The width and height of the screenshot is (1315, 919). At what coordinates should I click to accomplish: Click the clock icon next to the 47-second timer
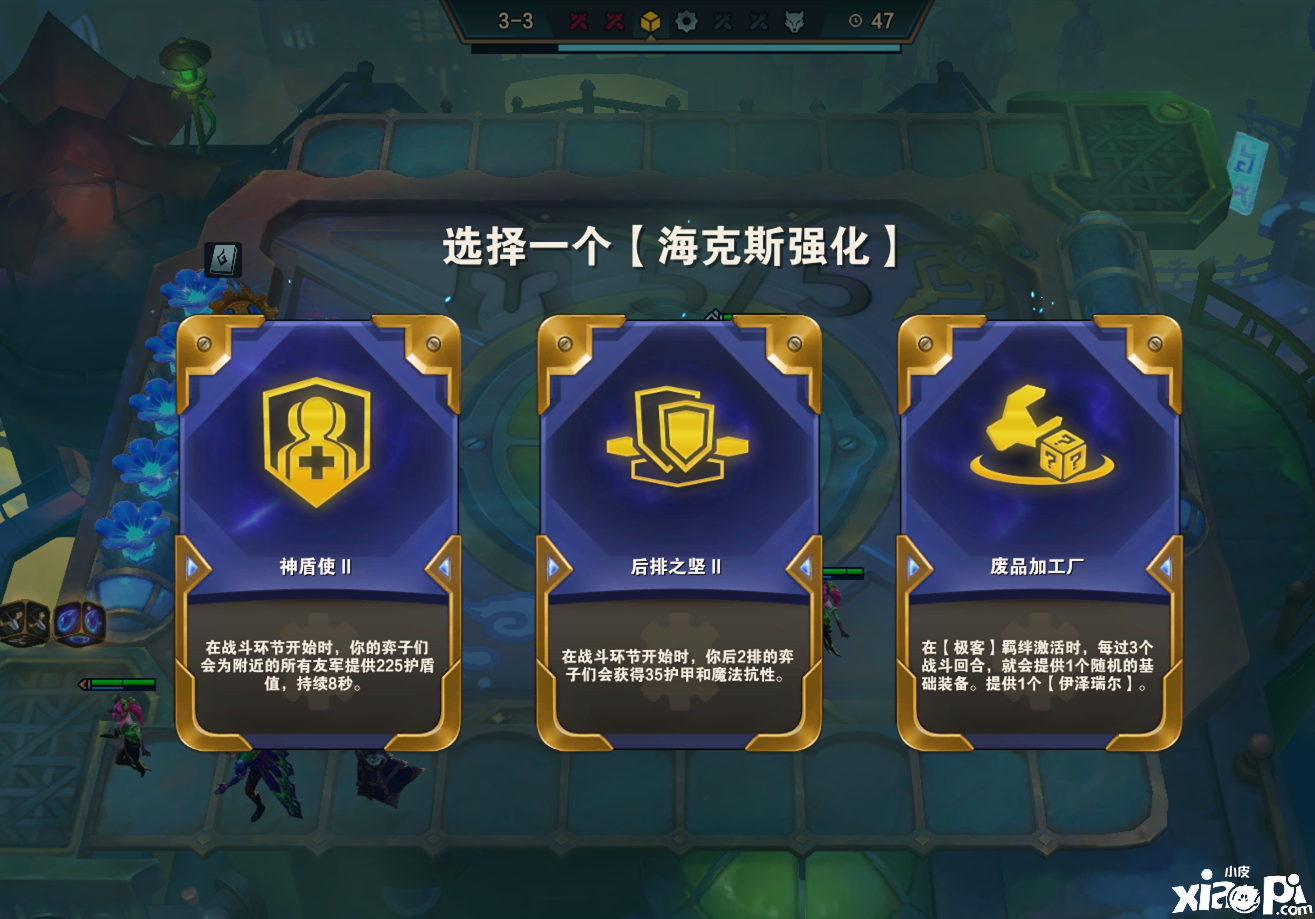(856, 20)
